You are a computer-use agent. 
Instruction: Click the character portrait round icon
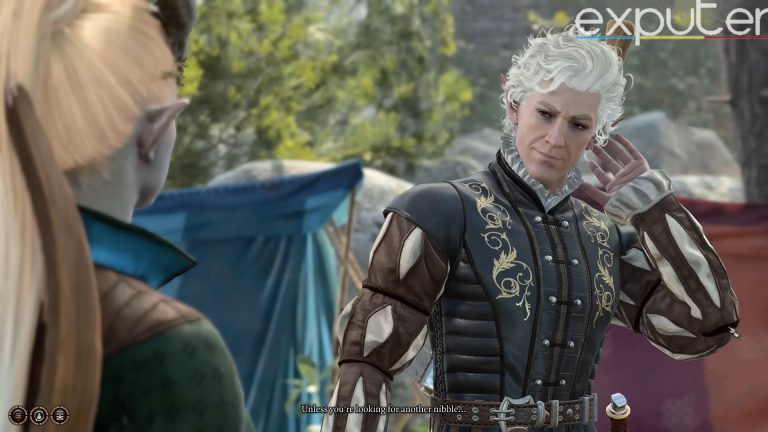tap(39, 415)
